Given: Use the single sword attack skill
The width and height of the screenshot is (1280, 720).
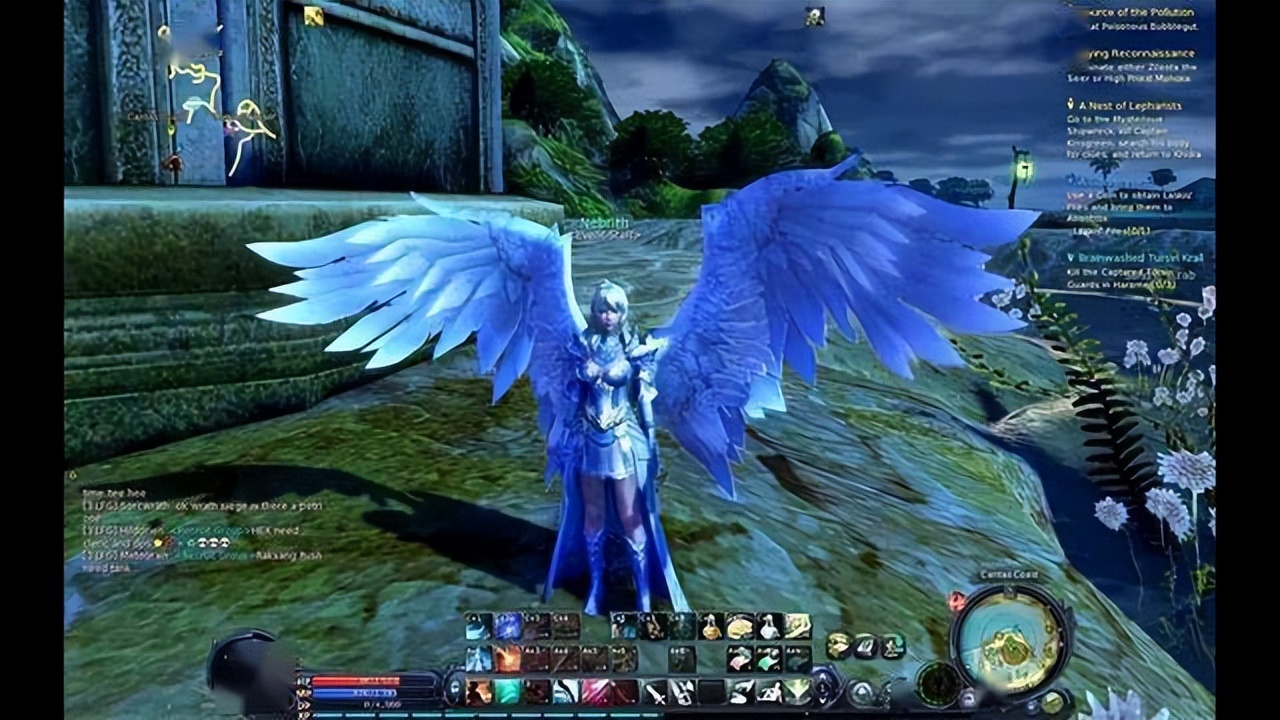Looking at the screenshot, I should [655, 691].
